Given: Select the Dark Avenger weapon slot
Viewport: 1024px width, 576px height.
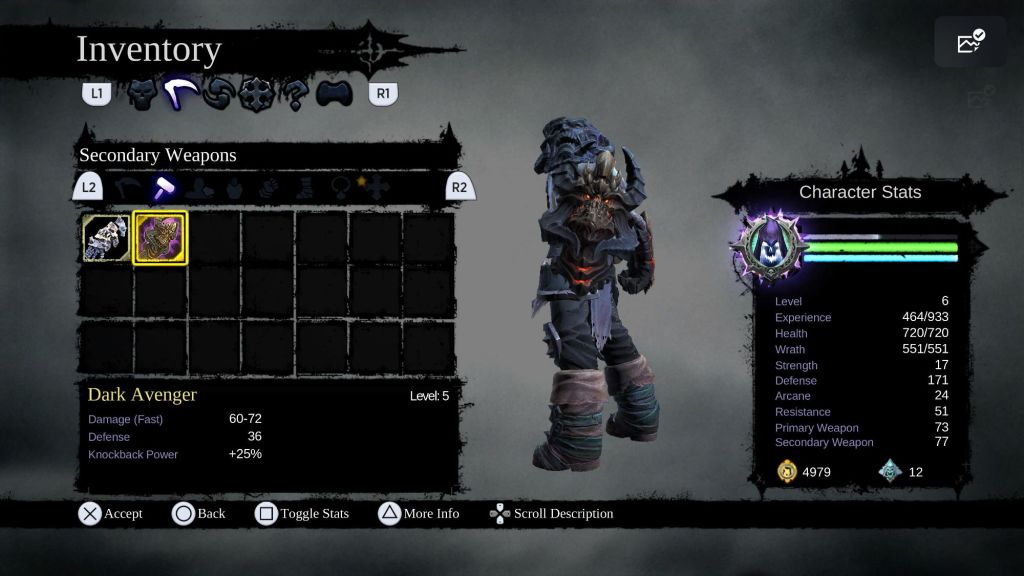Looking at the screenshot, I should 160,238.
